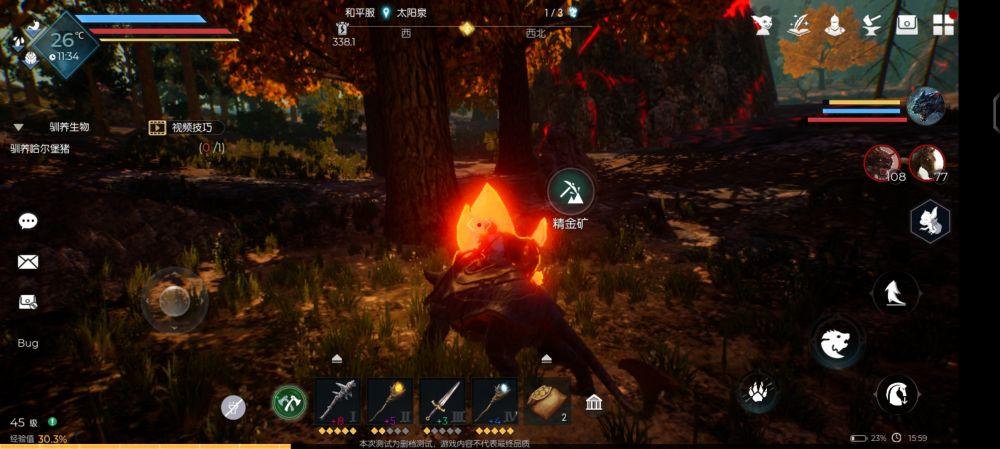
Task: Tap the 精金矿 mining pickaxe button
Action: 571,190
